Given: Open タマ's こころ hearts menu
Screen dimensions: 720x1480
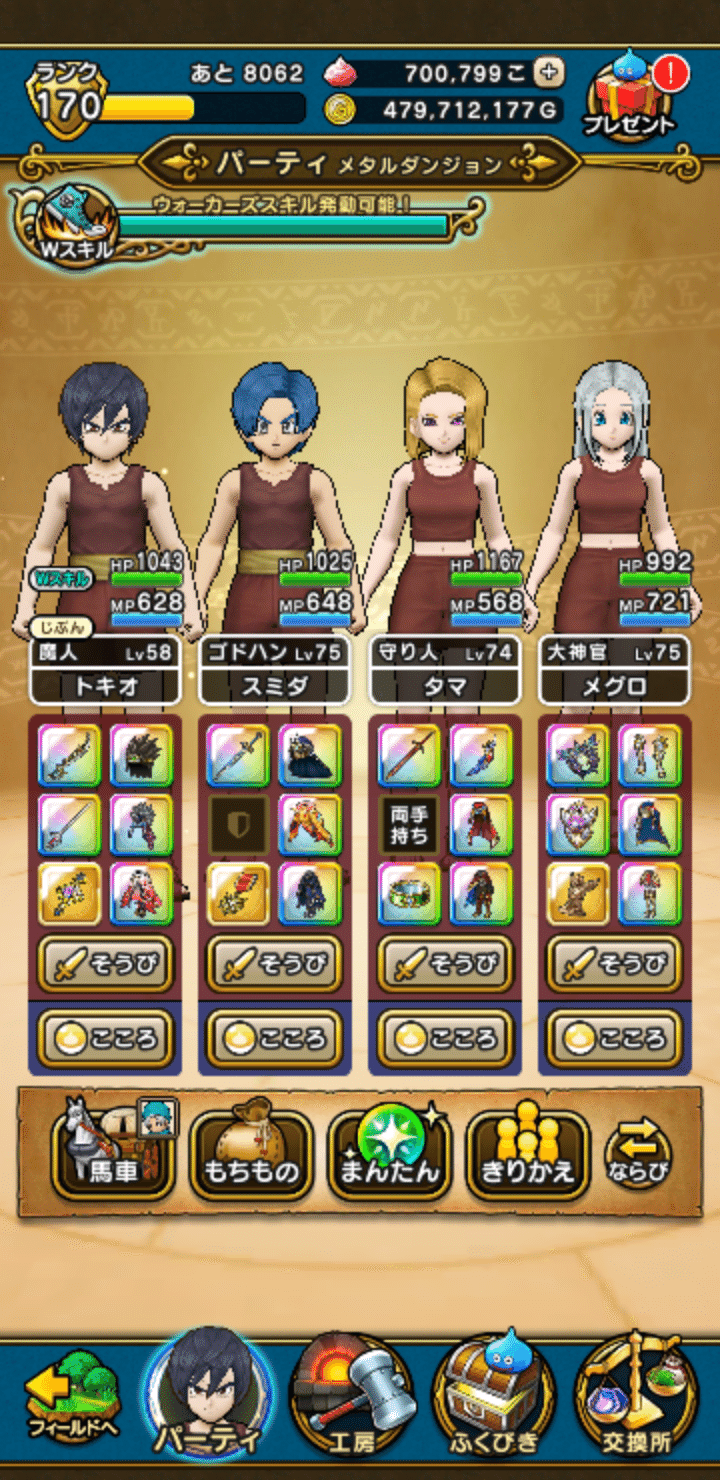Looking at the screenshot, I should (445, 1038).
